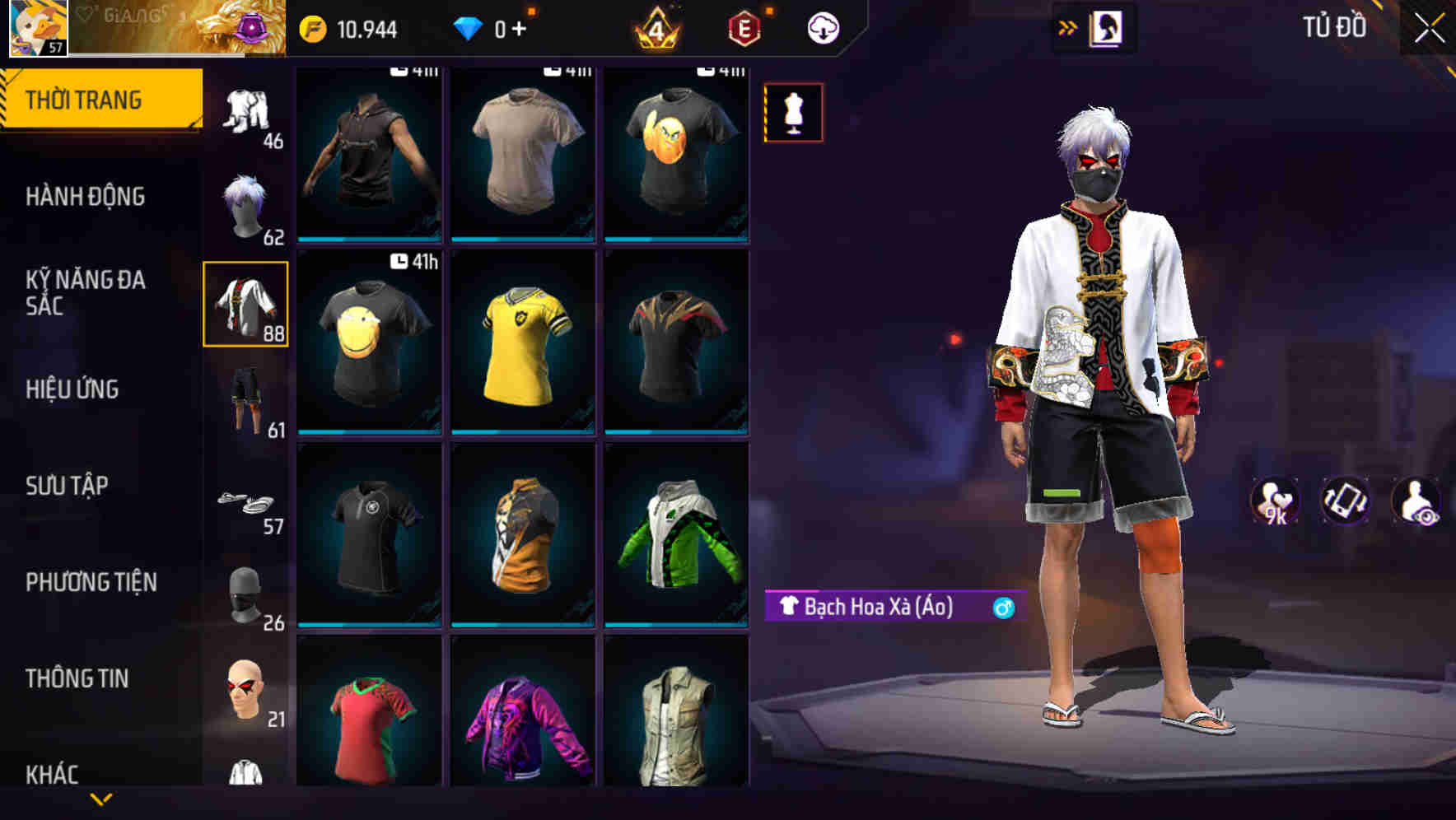Image resolution: width=1456 pixels, height=820 pixels.
Task: Click the 0 + button to add diamonds
Action: 504,27
